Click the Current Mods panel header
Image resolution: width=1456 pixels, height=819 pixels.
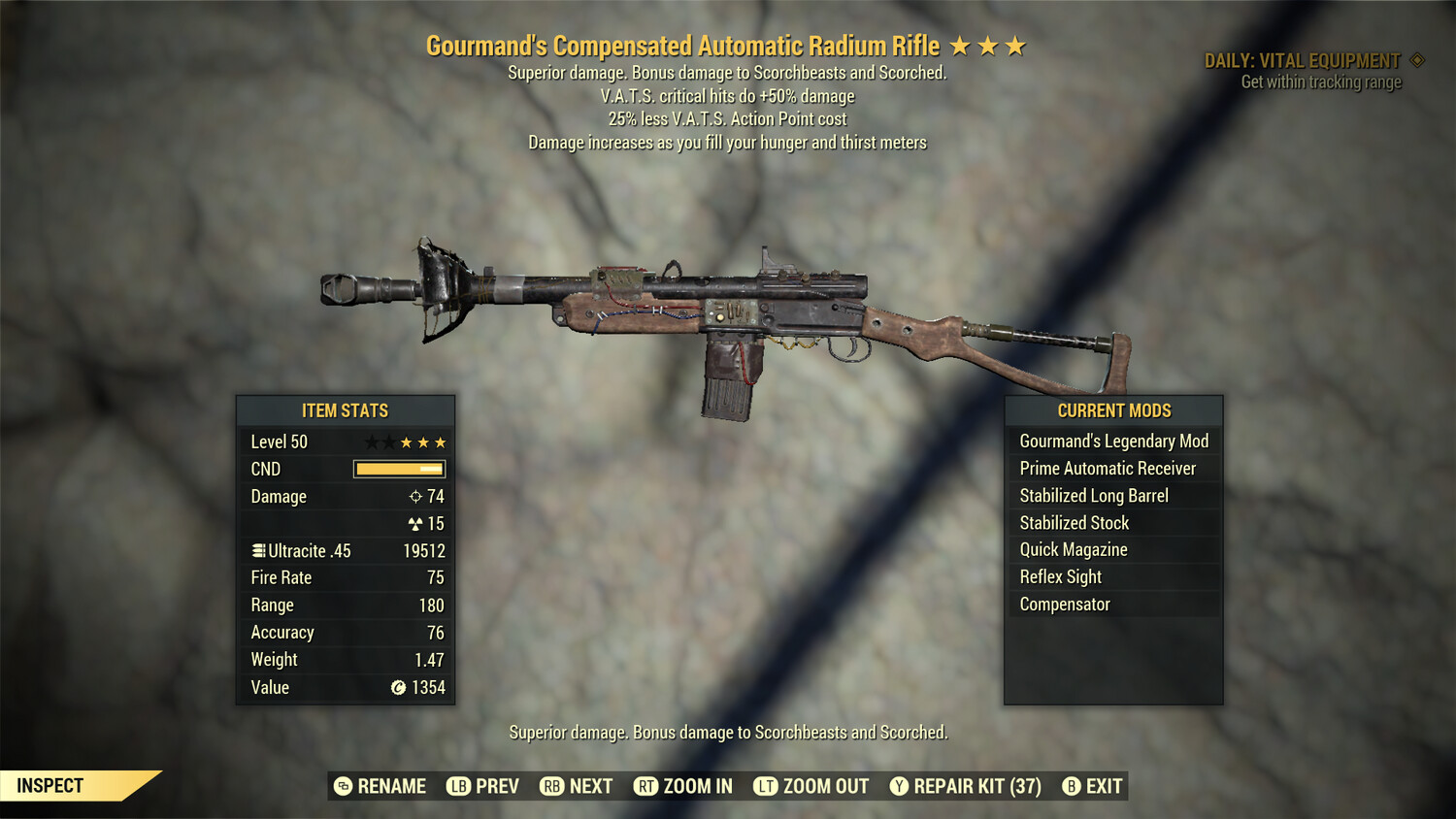pyautogui.click(x=1114, y=410)
